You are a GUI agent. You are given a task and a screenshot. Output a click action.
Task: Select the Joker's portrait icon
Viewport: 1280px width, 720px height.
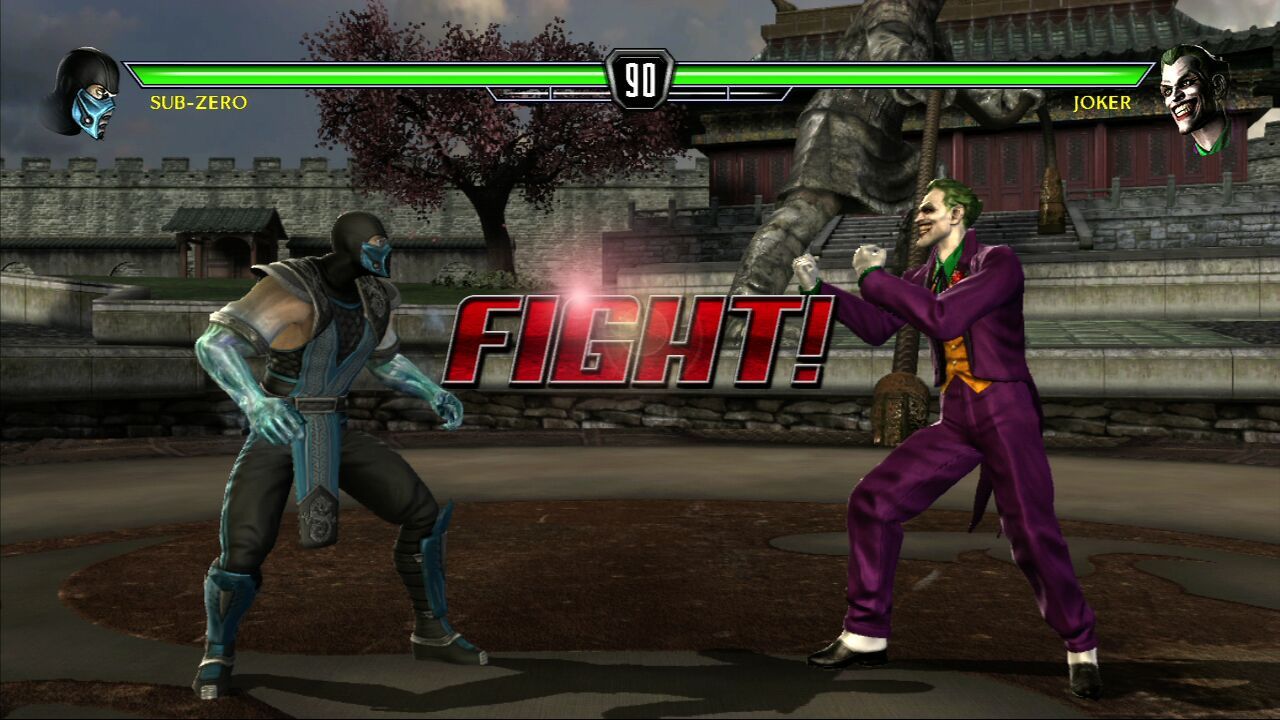coord(1197,97)
